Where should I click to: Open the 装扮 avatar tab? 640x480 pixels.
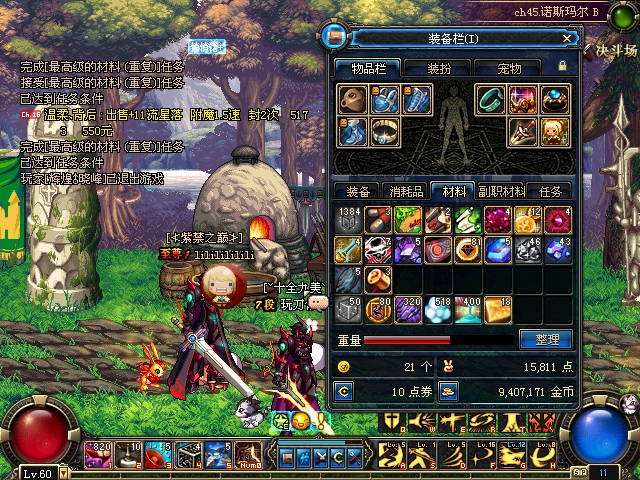pyautogui.click(x=439, y=69)
